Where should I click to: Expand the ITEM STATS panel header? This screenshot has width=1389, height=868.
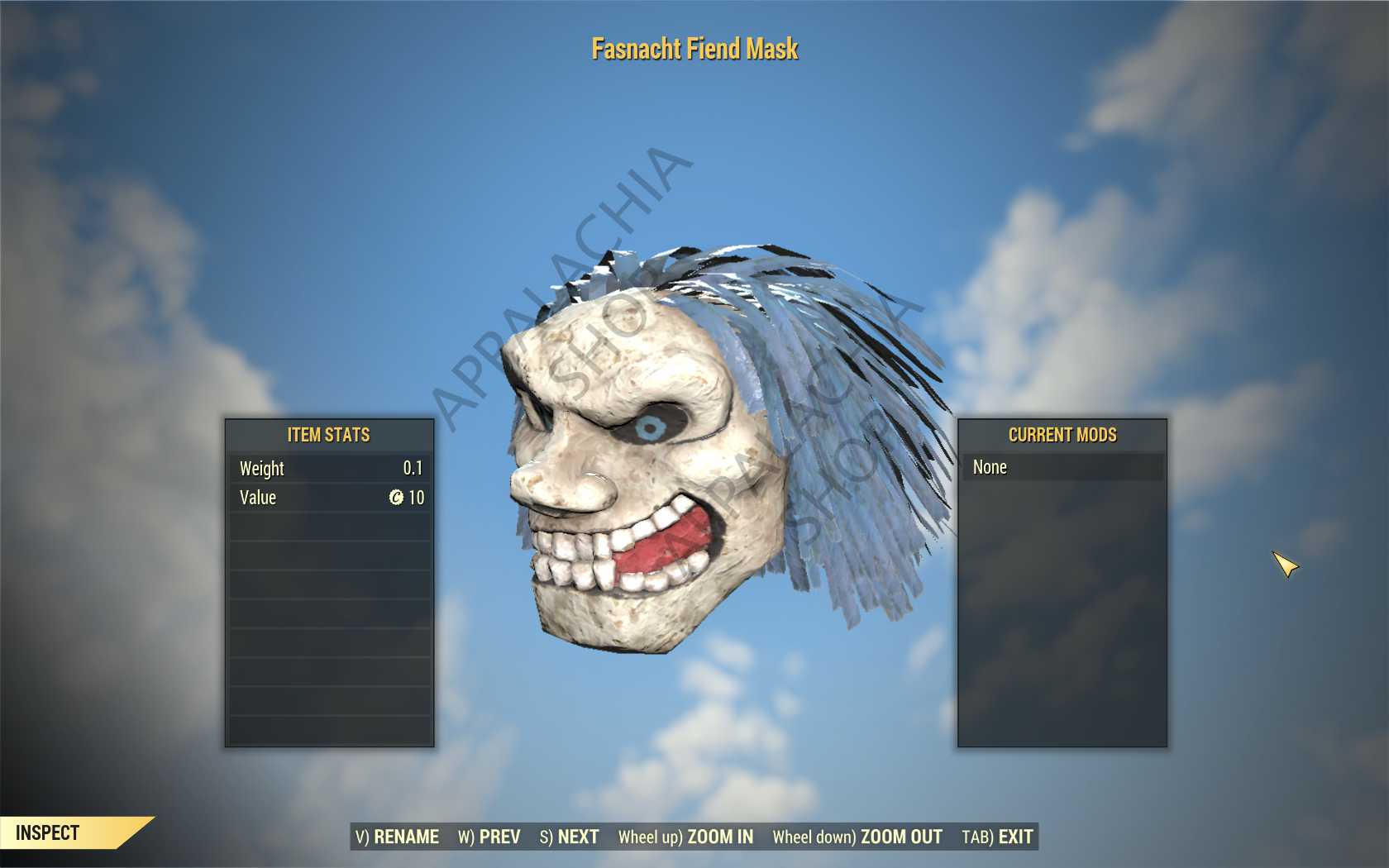328,434
